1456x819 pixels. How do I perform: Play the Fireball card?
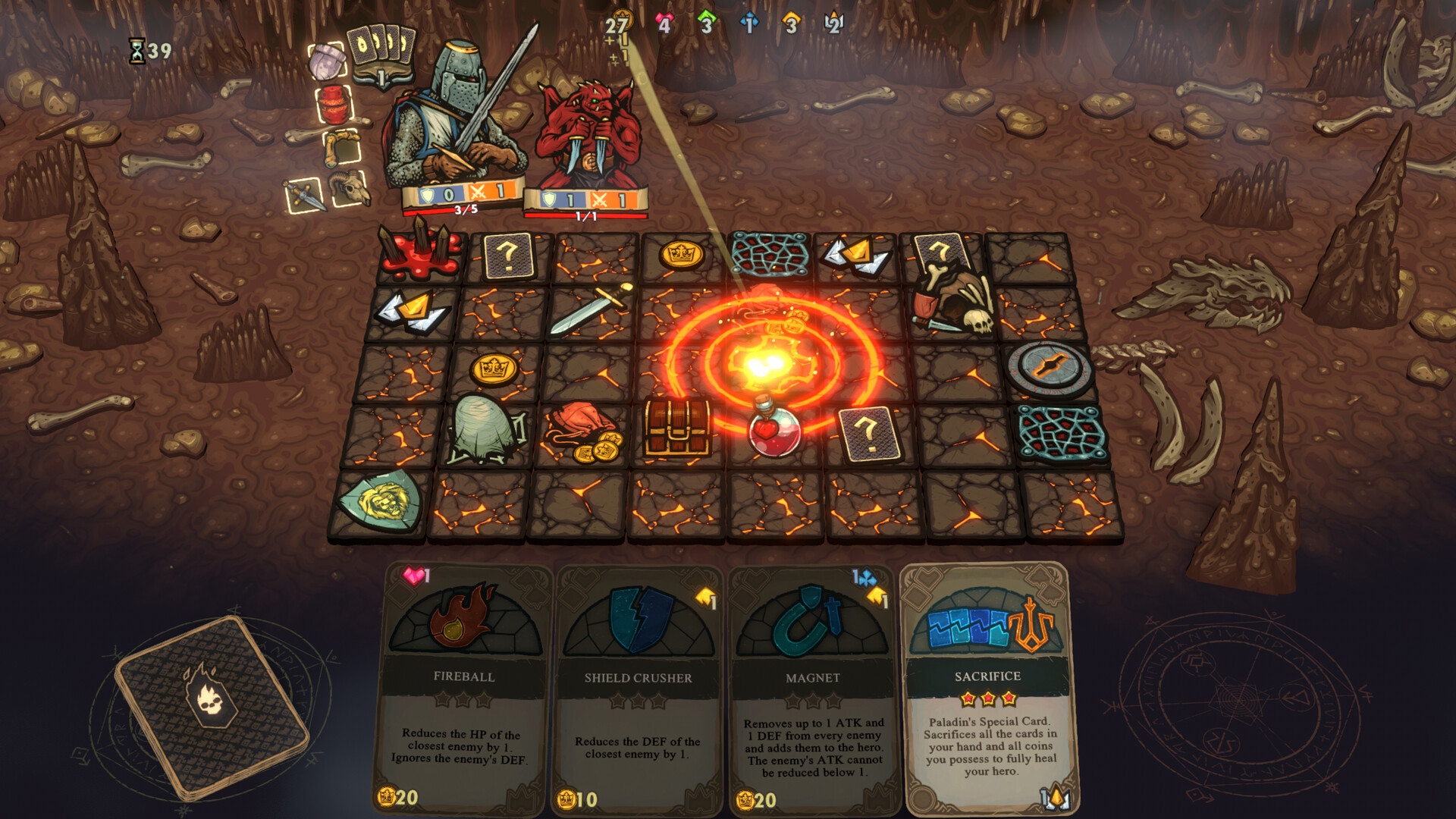click(x=464, y=686)
